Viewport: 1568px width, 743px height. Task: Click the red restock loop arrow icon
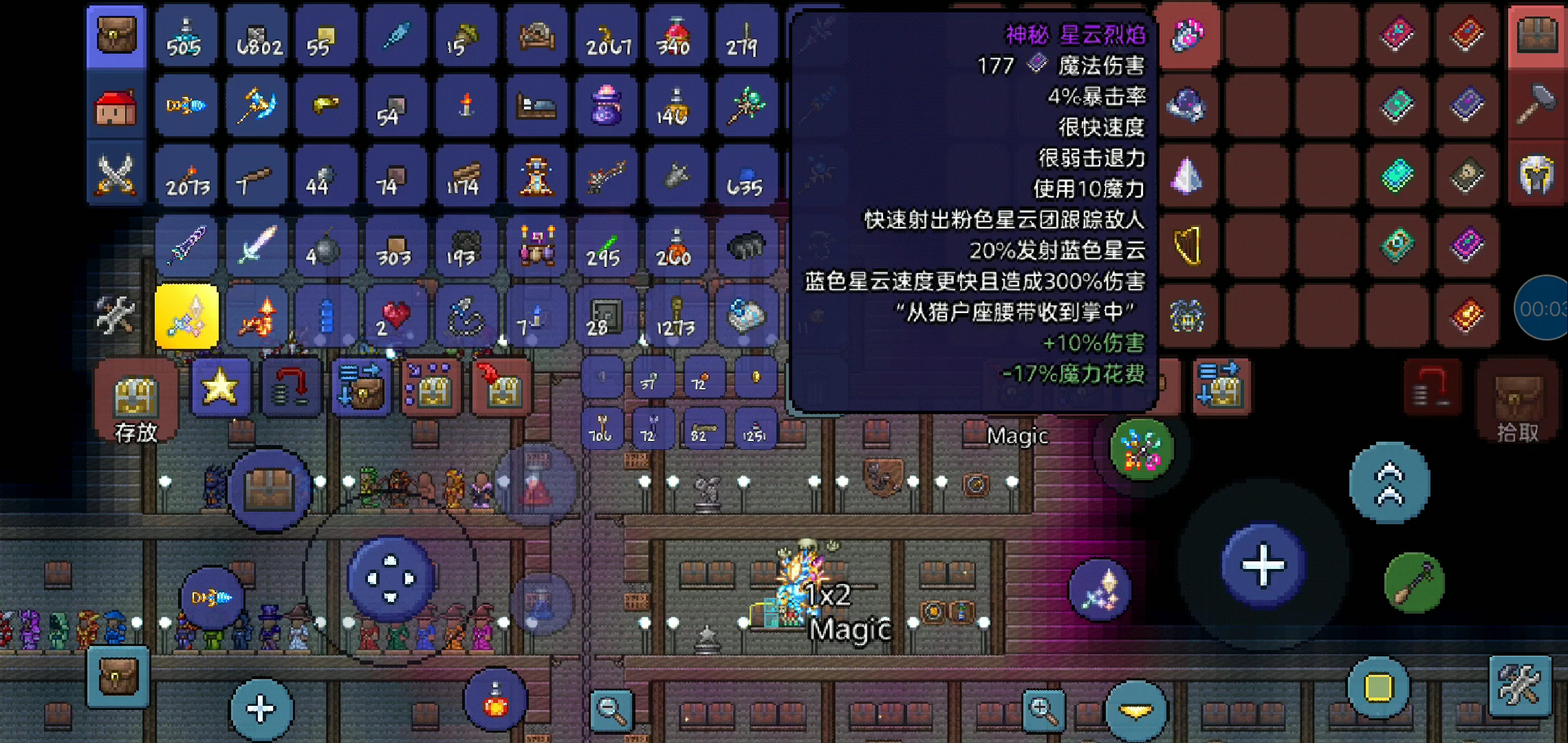pos(294,386)
